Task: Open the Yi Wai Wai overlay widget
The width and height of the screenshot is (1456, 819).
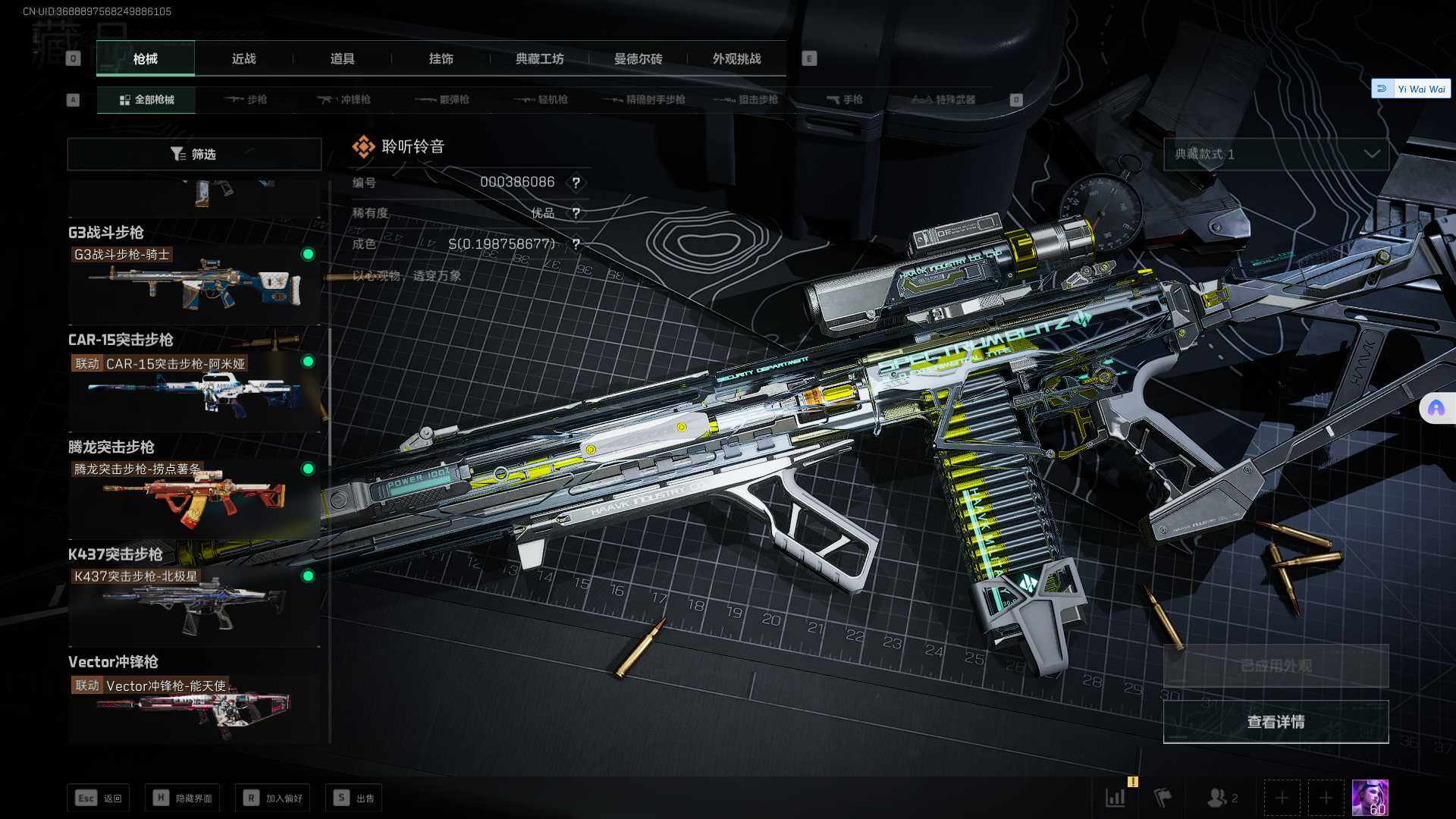Action: 1411,89
